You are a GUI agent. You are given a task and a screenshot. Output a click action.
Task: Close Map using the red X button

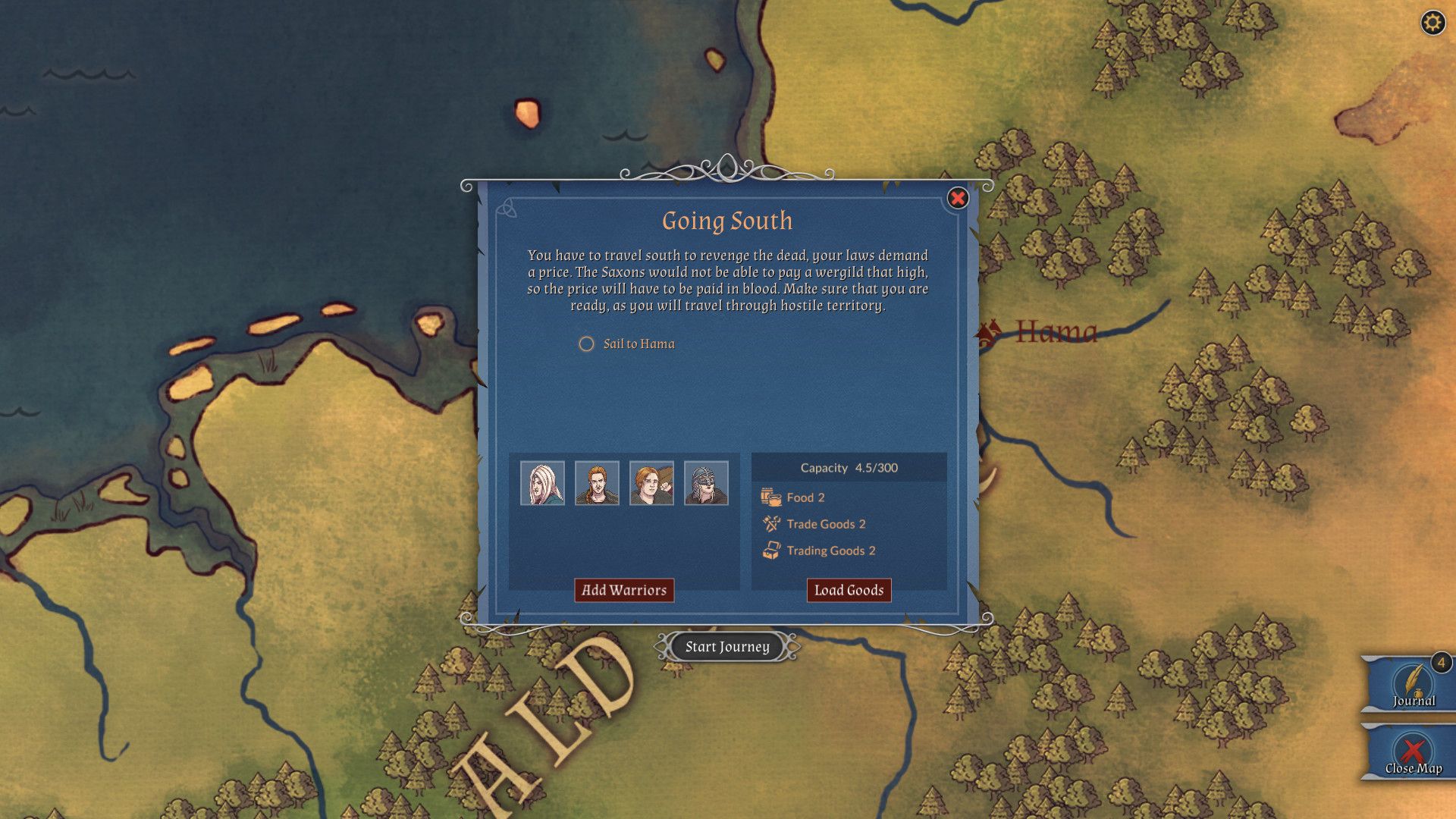1413,754
